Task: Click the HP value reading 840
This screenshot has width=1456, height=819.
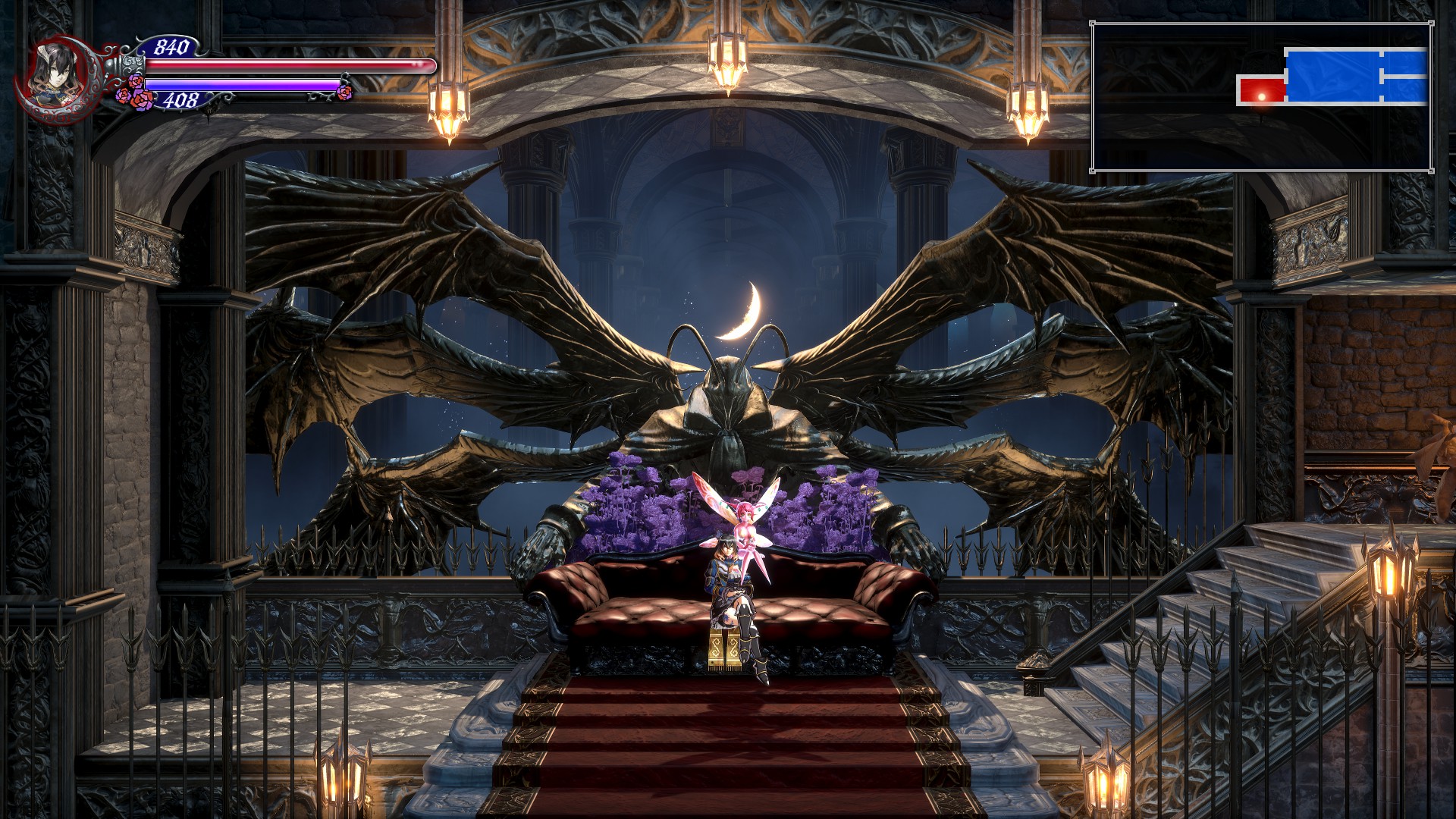Action: tap(173, 48)
